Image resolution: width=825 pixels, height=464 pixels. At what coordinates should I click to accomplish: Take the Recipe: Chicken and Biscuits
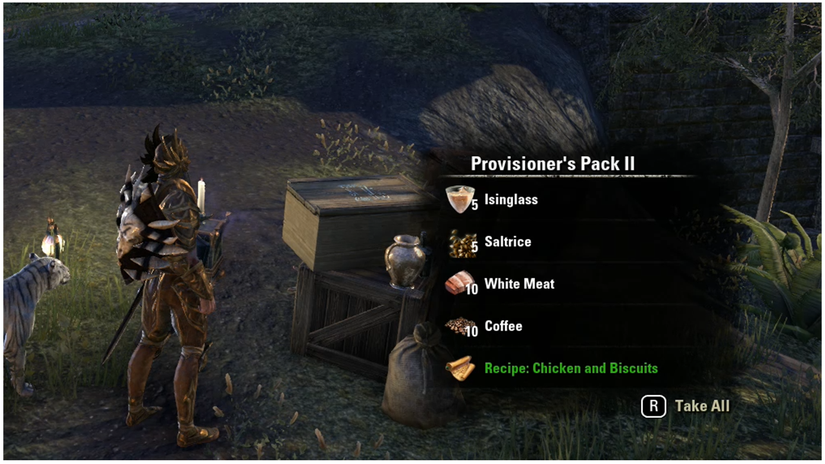[x=570, y=369]
